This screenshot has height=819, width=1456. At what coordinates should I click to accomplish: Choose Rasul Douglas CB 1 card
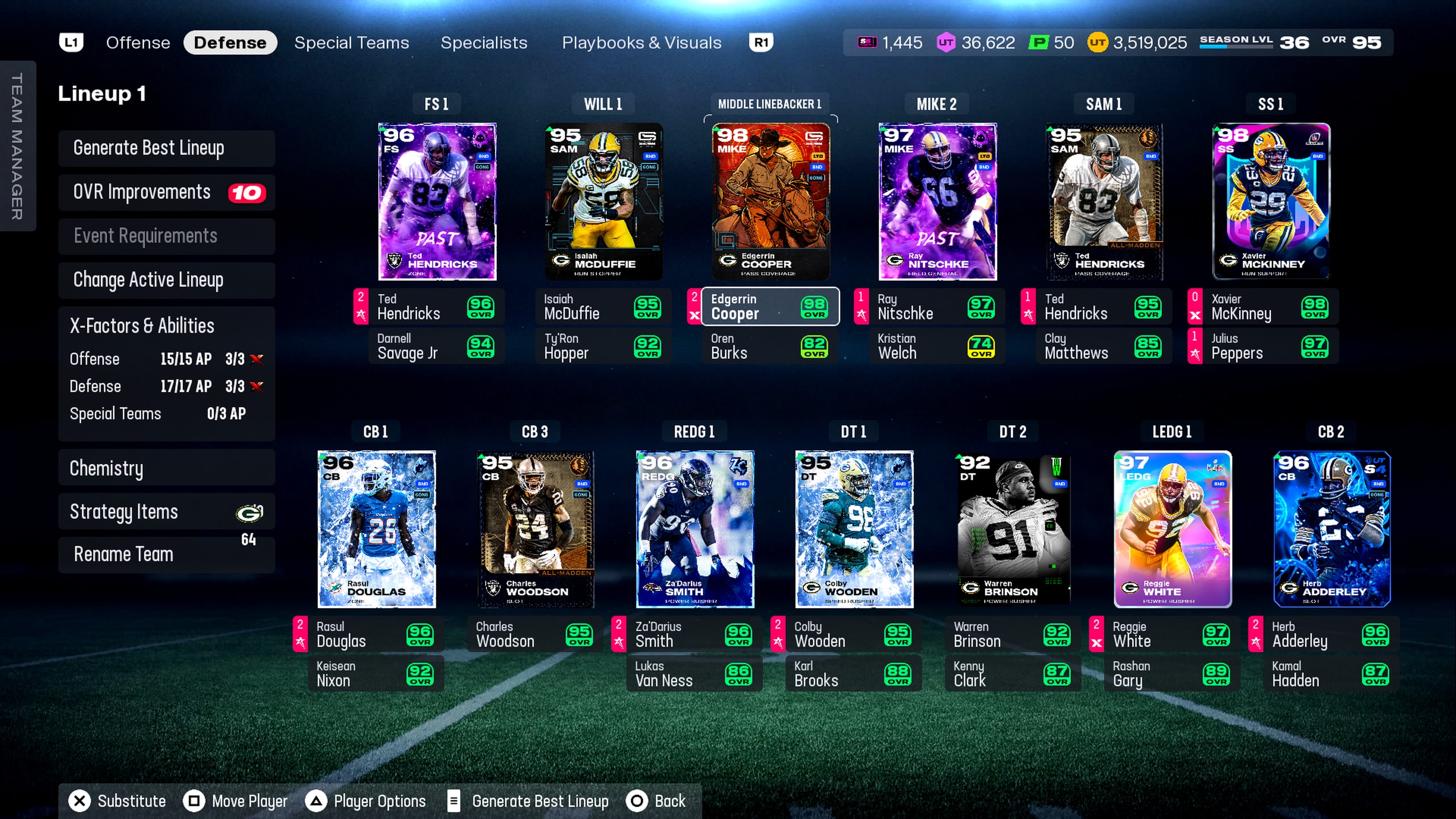point(377,529)
